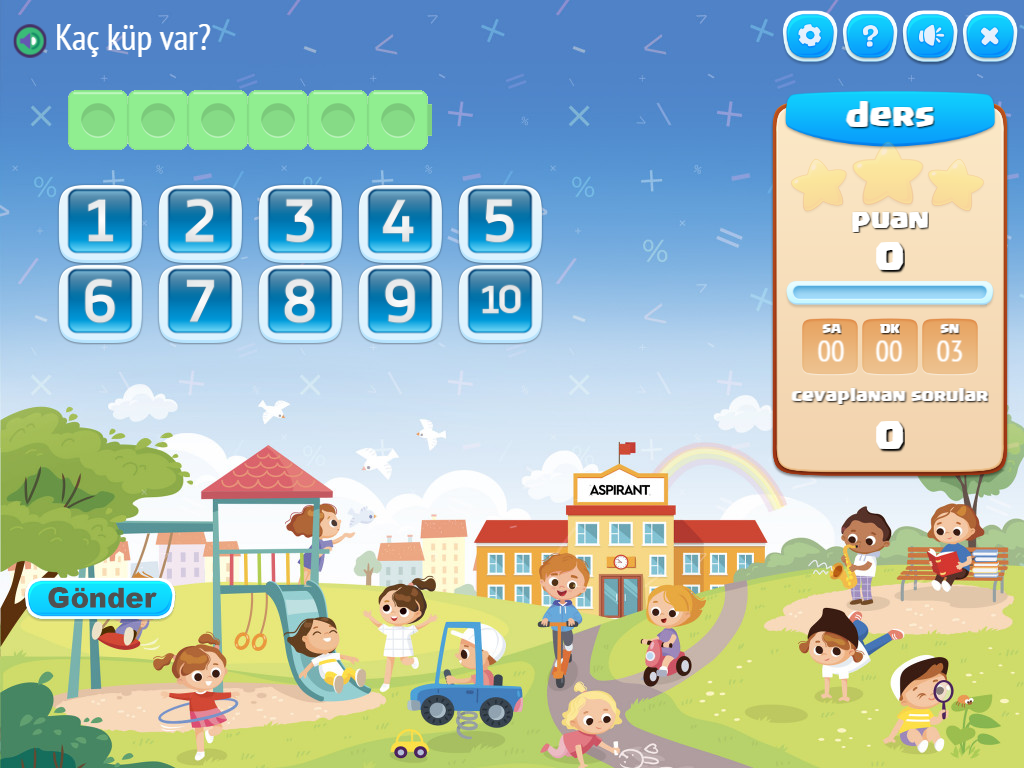Answer with the number 6 tile

[100, 302]
